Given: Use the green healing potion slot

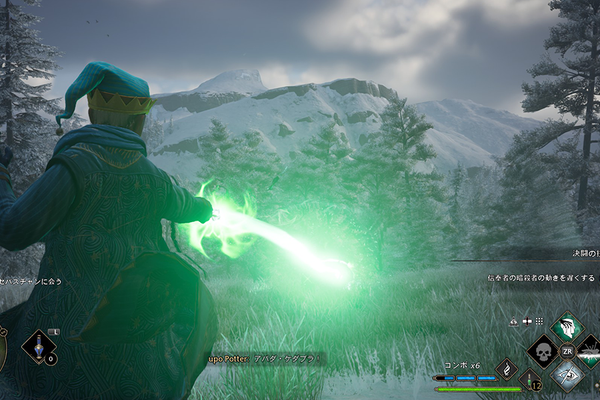Looking at the screenshot, I should click(x=531, y=379).
